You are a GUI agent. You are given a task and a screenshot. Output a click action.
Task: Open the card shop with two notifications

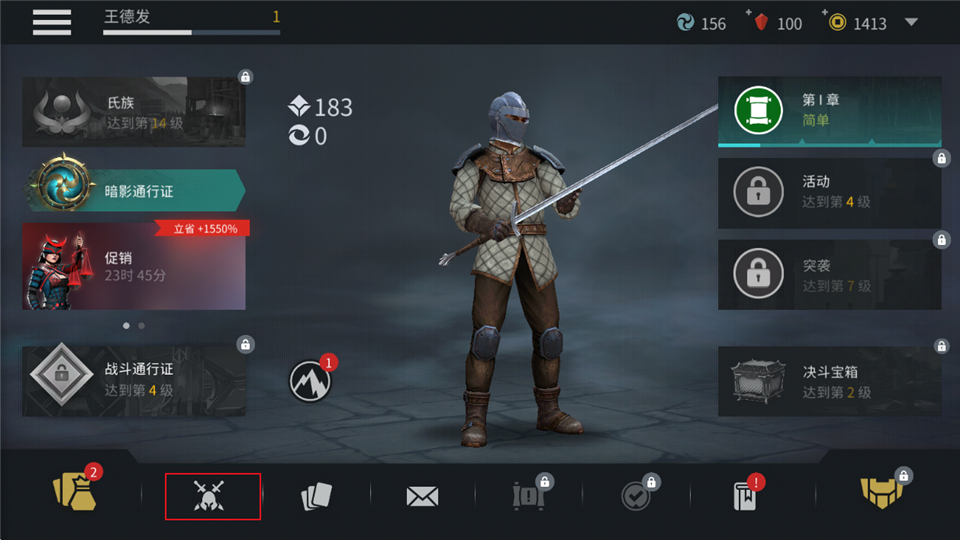(x=73, y=494)
